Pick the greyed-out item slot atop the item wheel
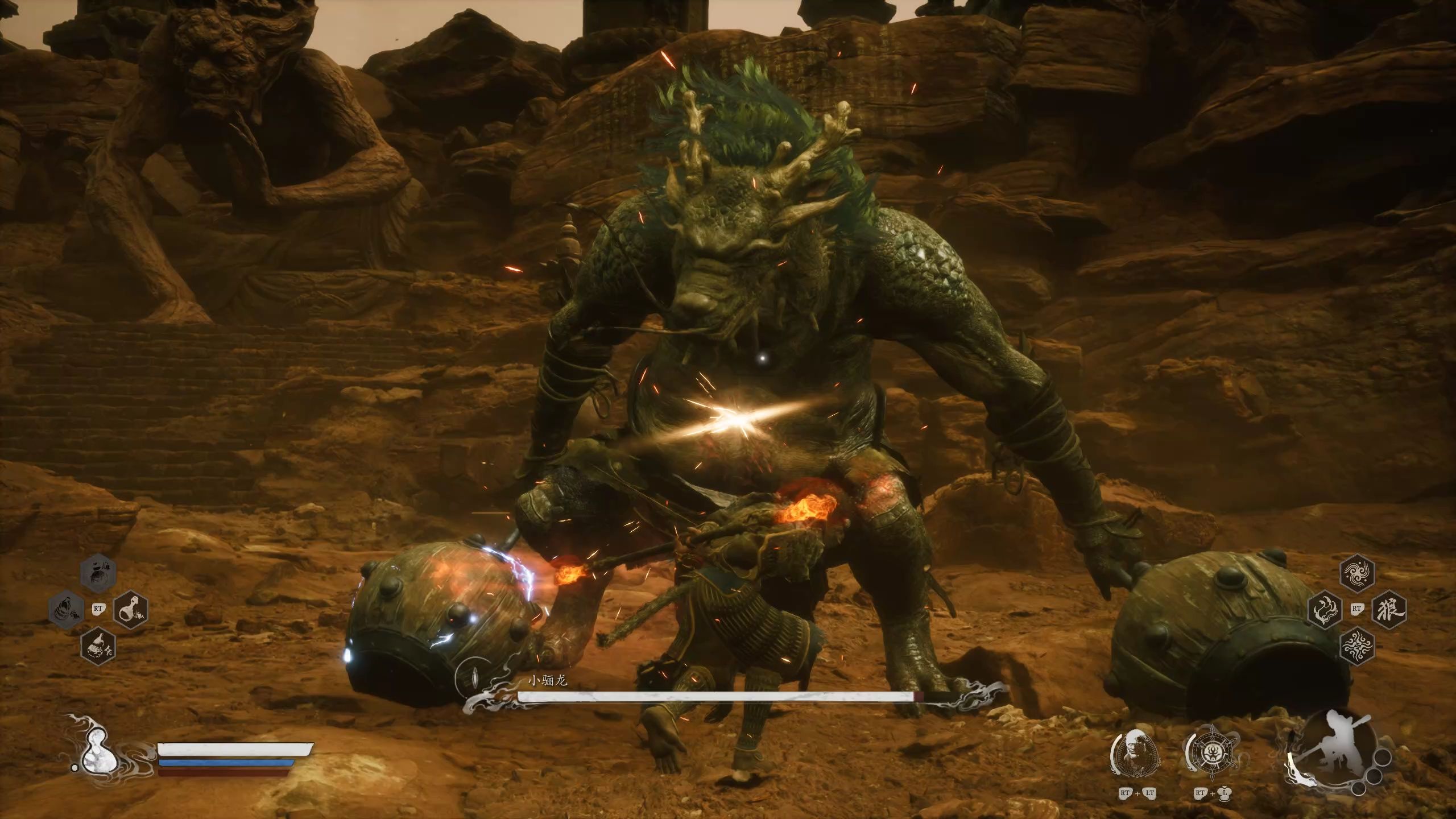Viewport: 1456px width, 819px height. (98, 573)
